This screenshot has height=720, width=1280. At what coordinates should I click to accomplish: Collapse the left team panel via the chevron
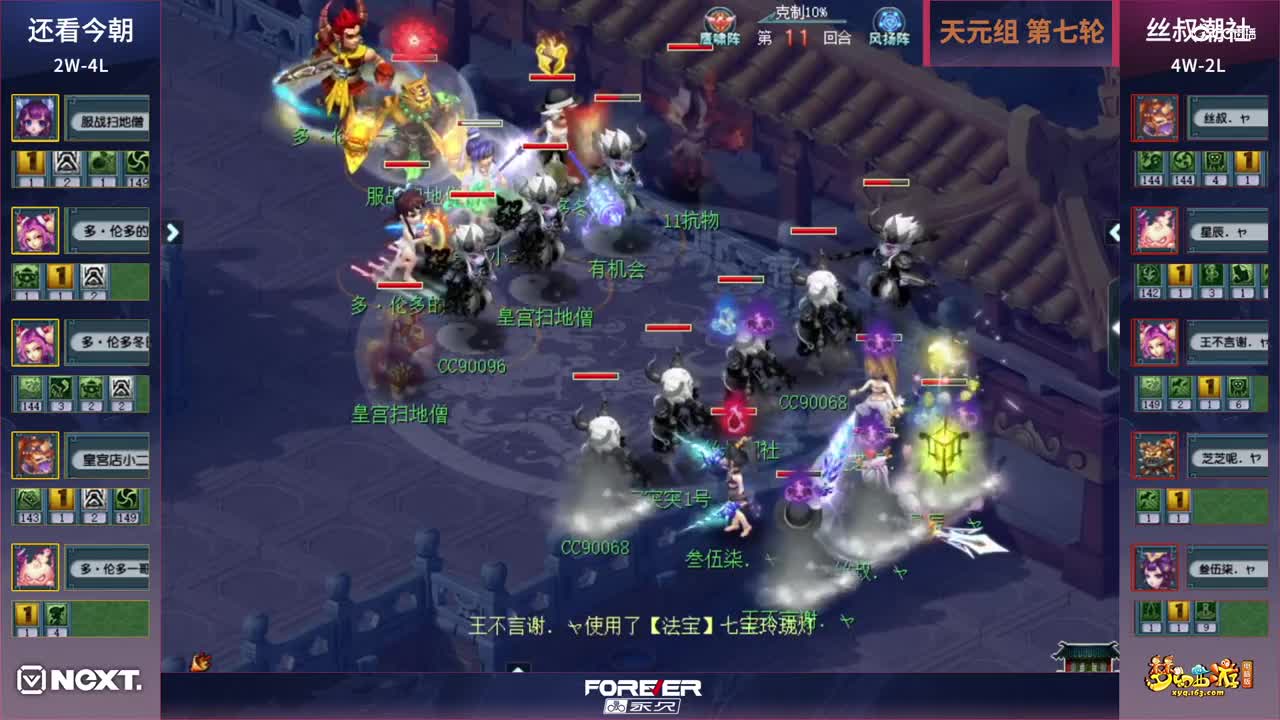(x=172, y=232)
